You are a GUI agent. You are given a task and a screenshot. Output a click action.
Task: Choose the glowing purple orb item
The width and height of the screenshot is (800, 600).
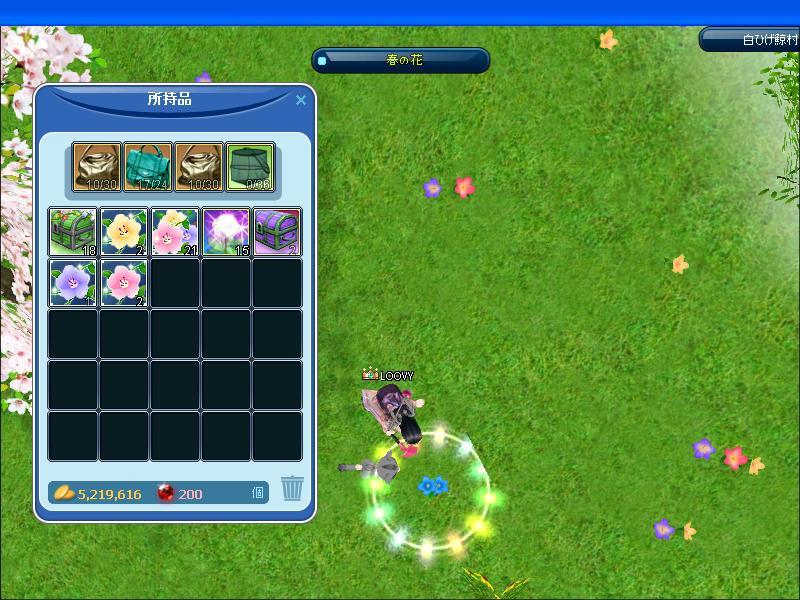click(x=226, y=232)
